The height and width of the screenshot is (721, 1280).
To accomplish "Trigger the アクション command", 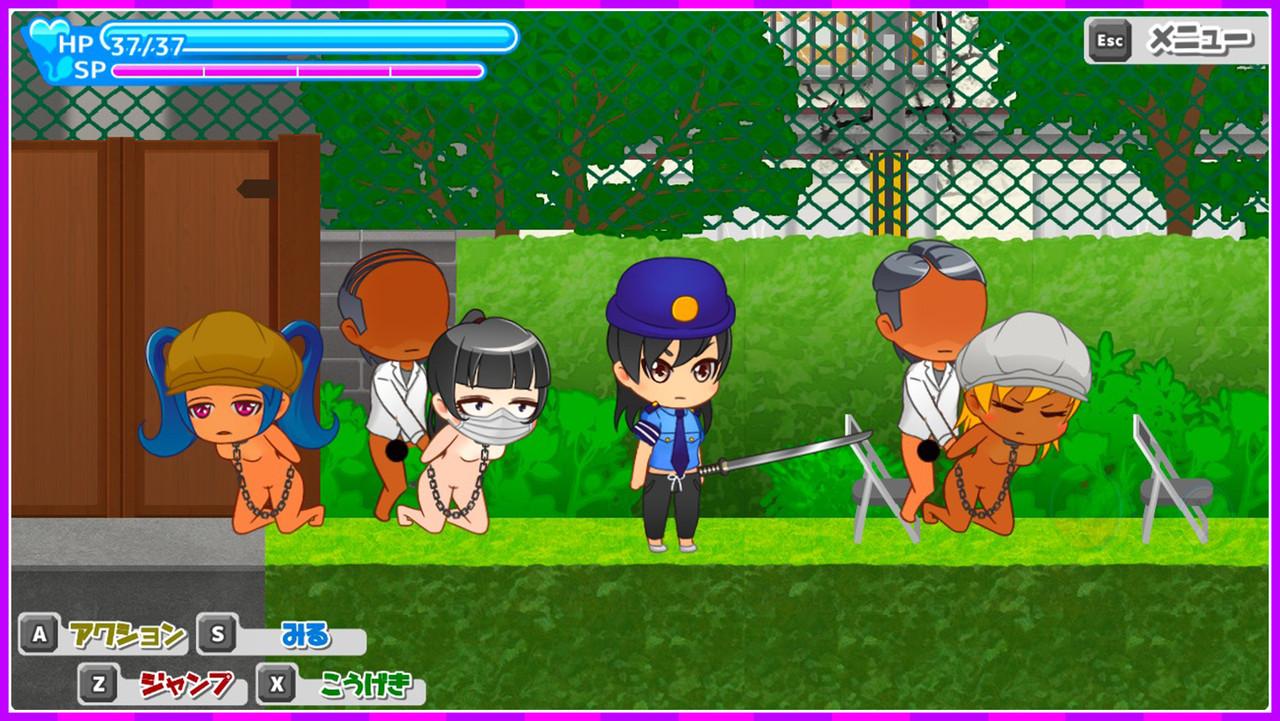I will click(125, 633).
